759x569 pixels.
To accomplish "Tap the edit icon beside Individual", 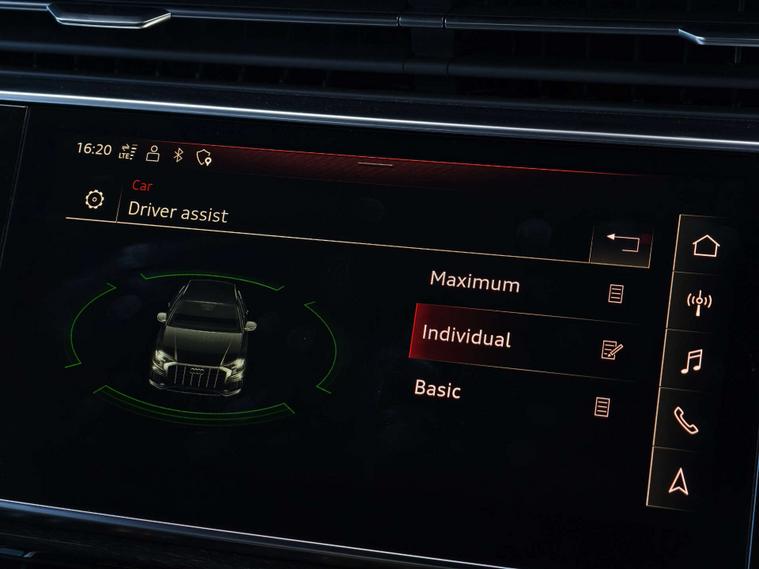I will point(612,349).
